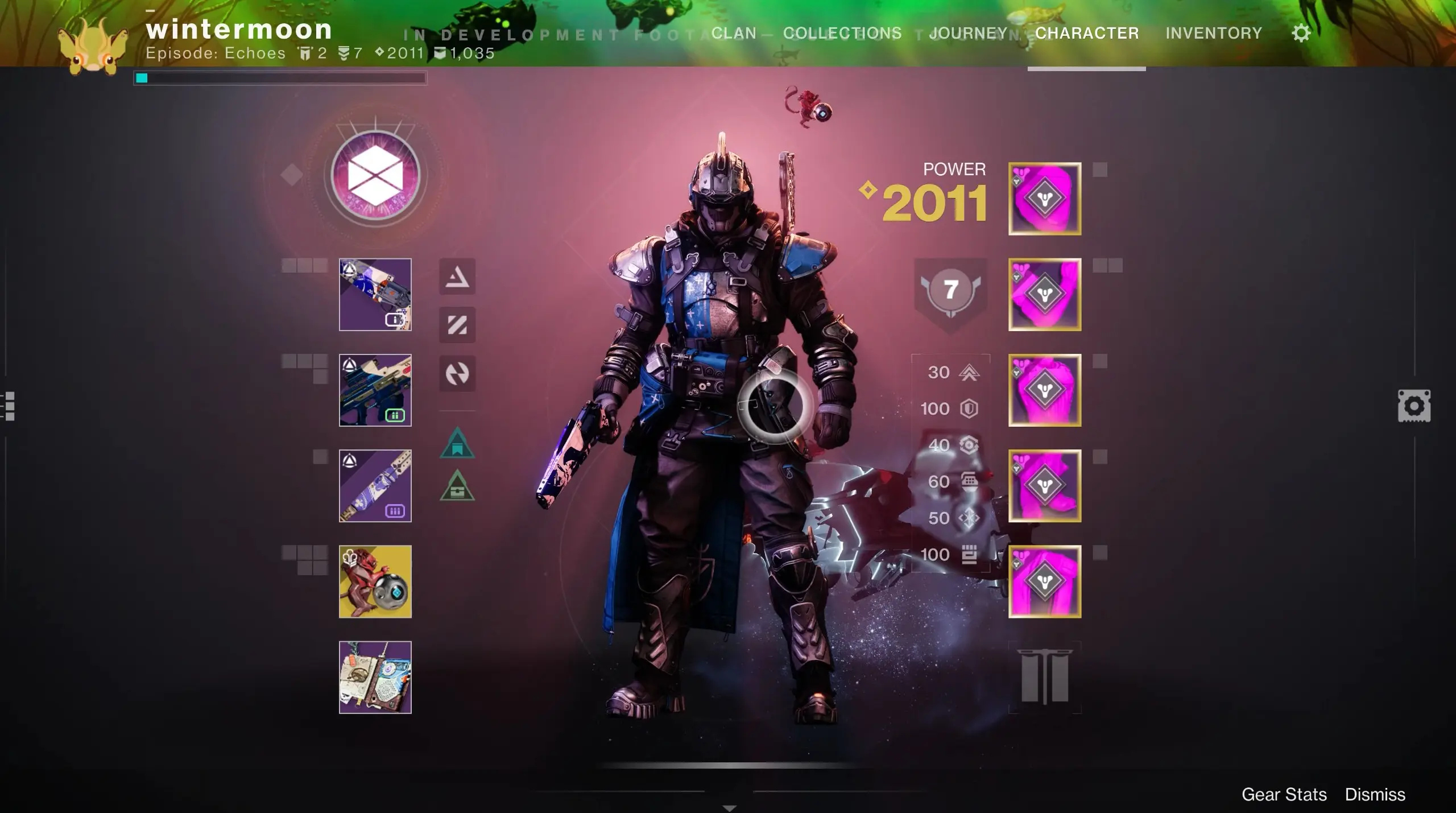The width and height of the screenshot is (1456, 813).
Task: Click Dismiss at bottom right
Action: click(x=1376, y=794)
